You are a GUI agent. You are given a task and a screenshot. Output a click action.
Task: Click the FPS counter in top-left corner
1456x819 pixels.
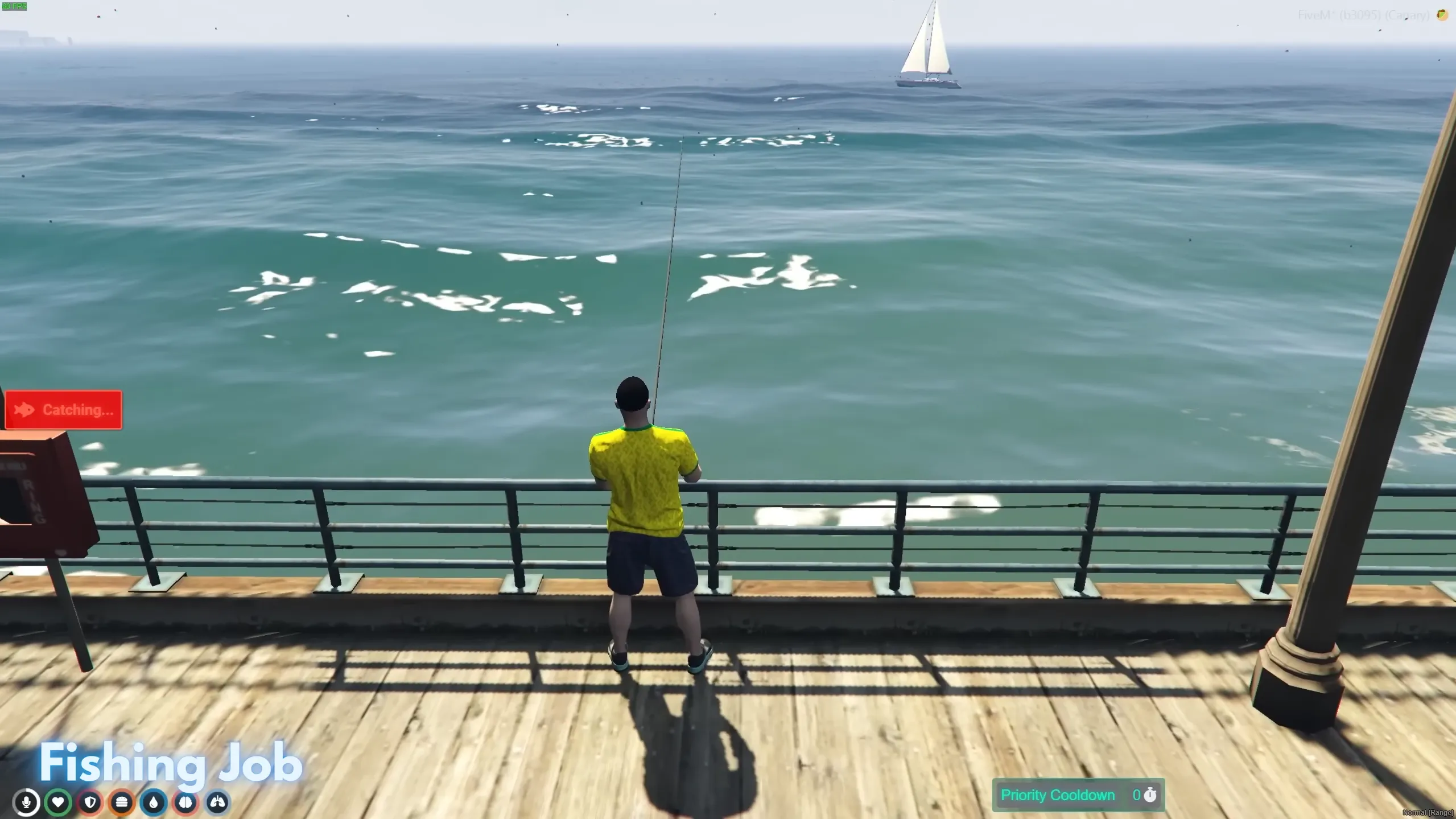point(15,6)
